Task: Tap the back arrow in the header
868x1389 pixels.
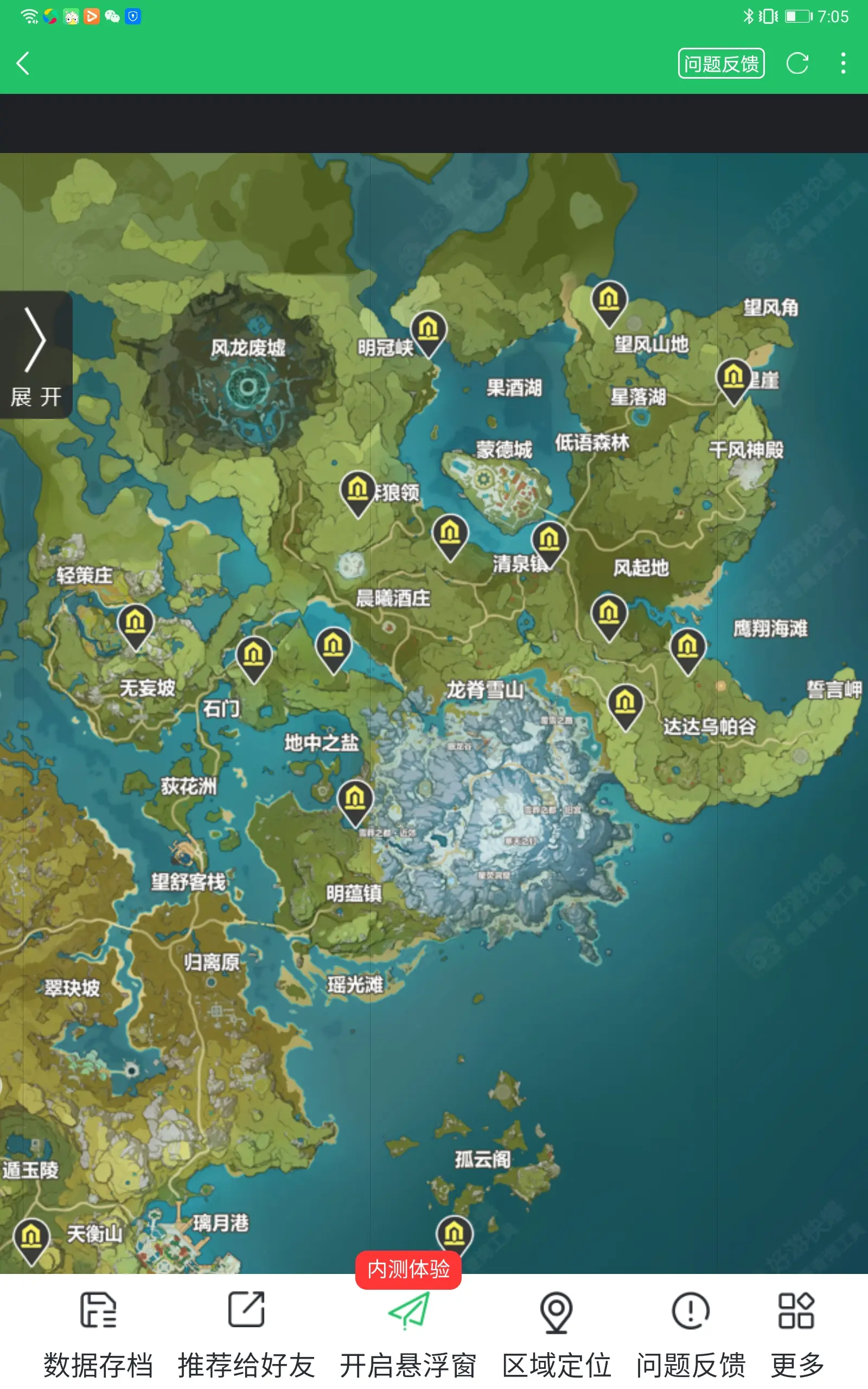Action: pos(24,63)
